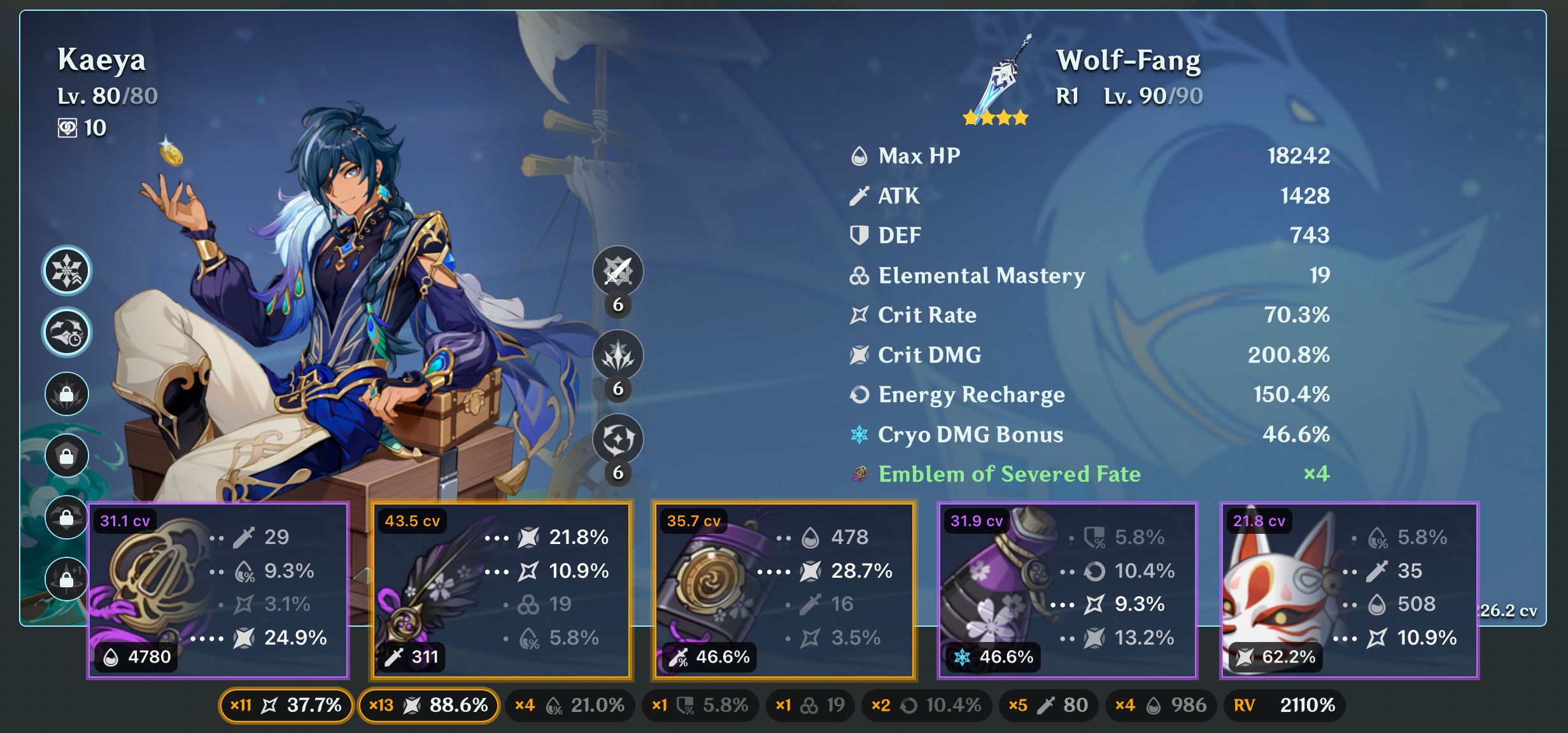
Task: Toggle the ×11 Crit Rate roll chip
Action: (286, 705)
